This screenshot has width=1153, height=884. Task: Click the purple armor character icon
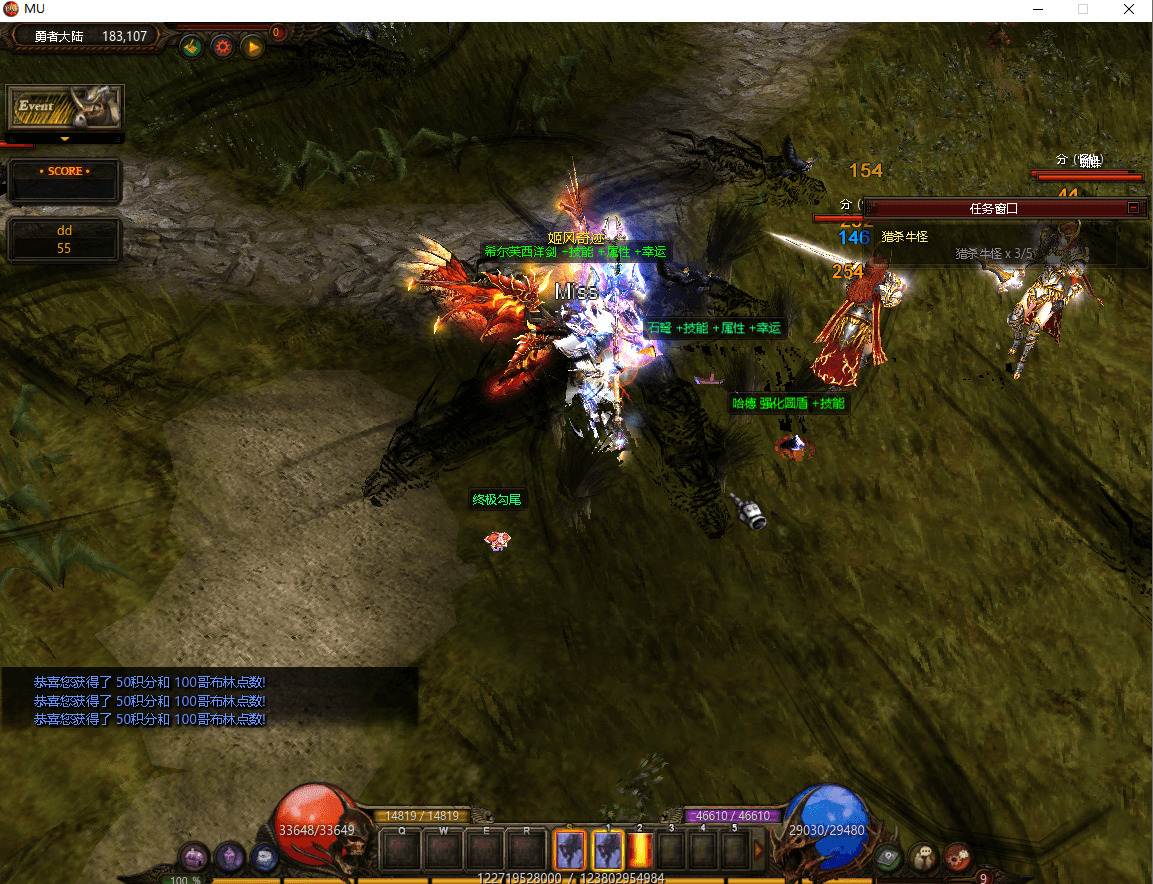(x=231, y=855)
